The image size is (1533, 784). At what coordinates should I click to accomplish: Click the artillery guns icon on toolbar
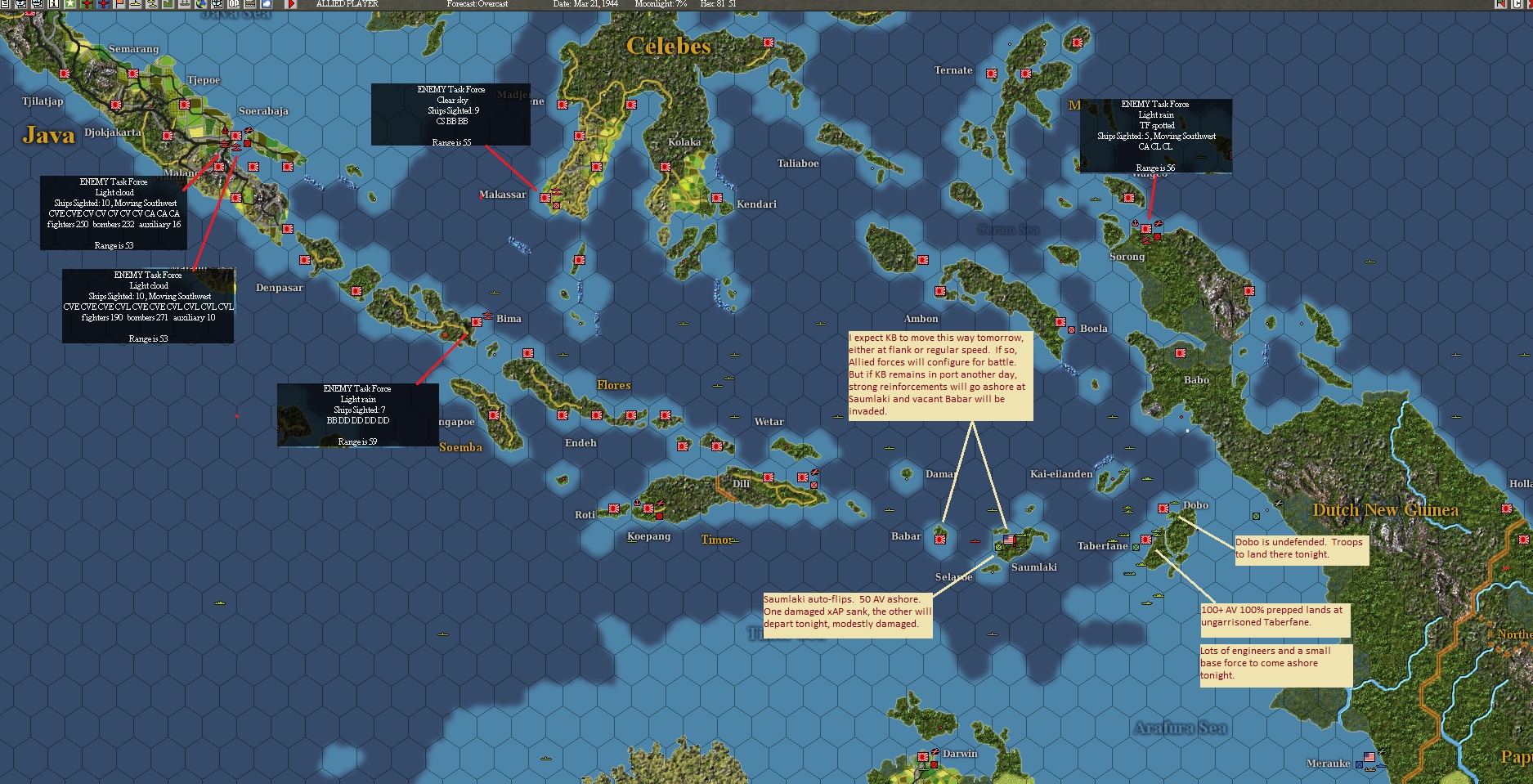pos(185,7)
